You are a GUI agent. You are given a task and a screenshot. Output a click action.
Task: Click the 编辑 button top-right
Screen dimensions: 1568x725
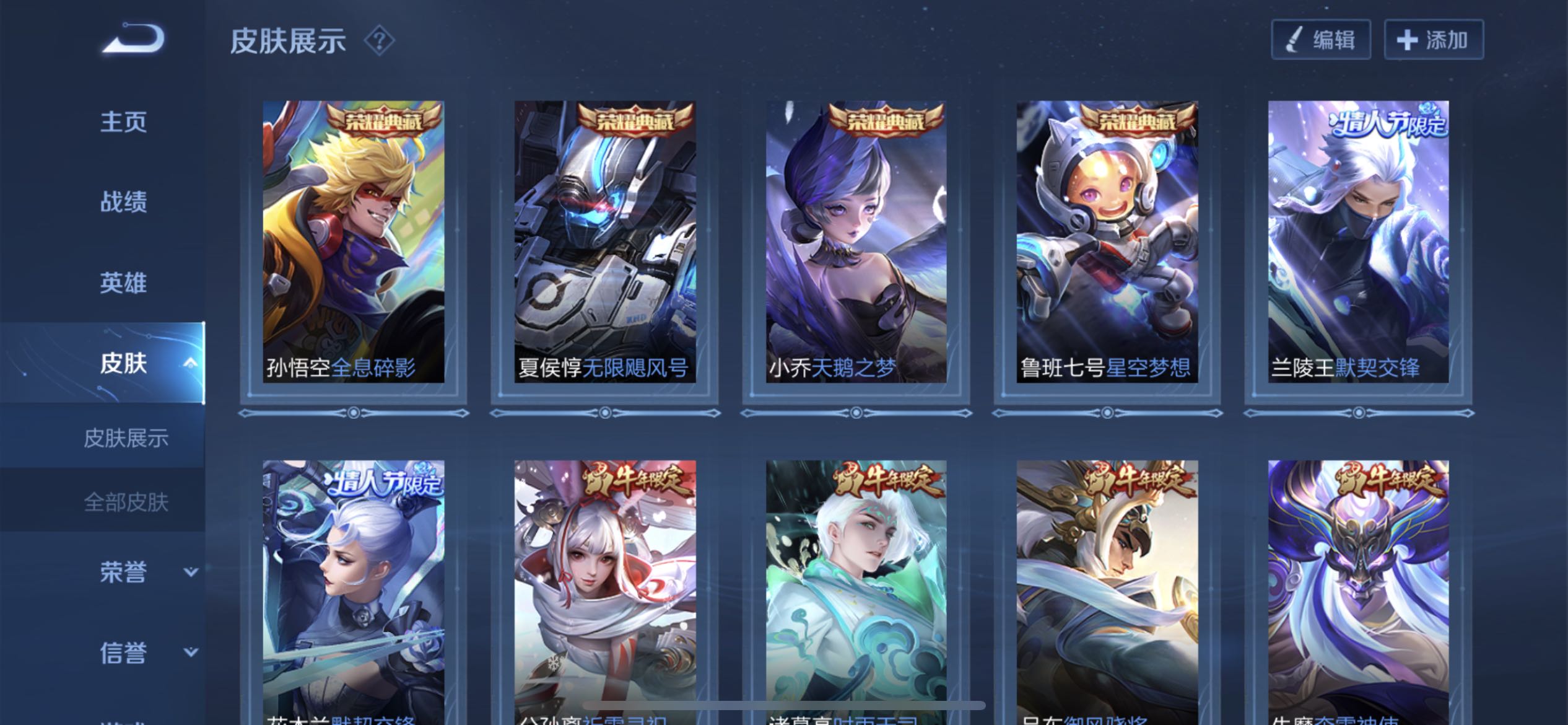(x=1320, y=38)
